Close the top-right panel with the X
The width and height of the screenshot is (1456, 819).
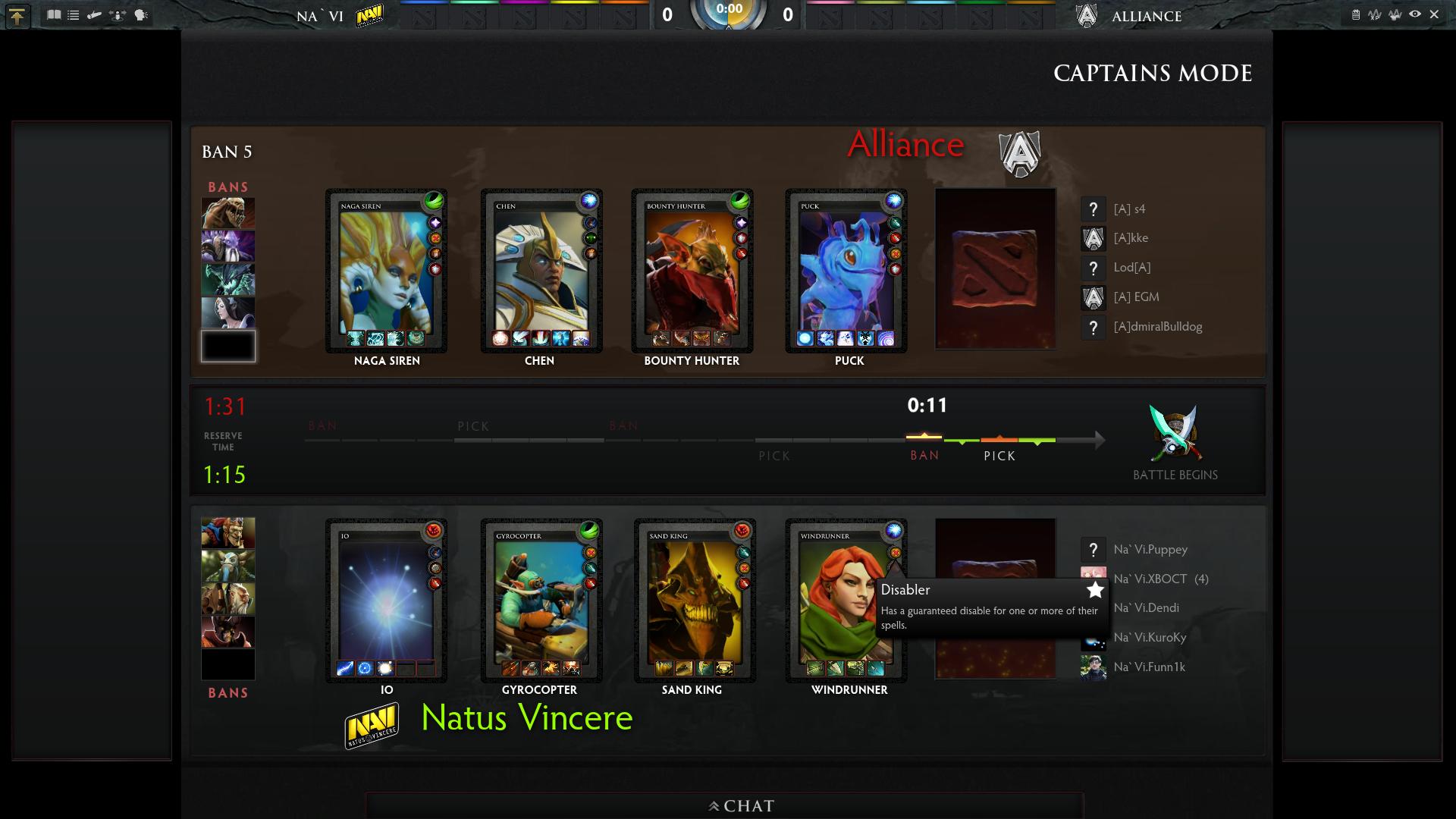click(x=1434, y=14)
